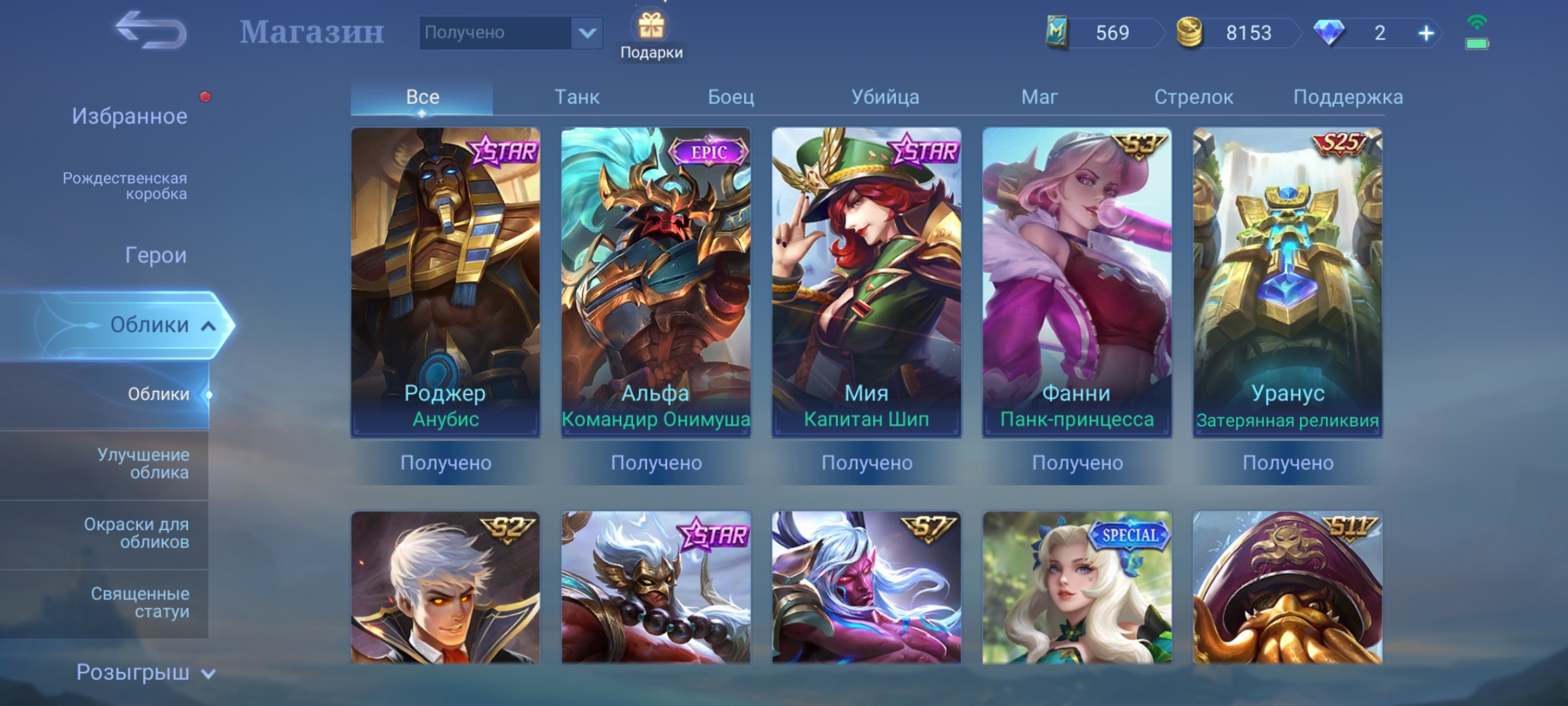The width and height of the screenshot is (1568, 706).
Task: Switch to the Танк tab
Action: coord(577,97)
